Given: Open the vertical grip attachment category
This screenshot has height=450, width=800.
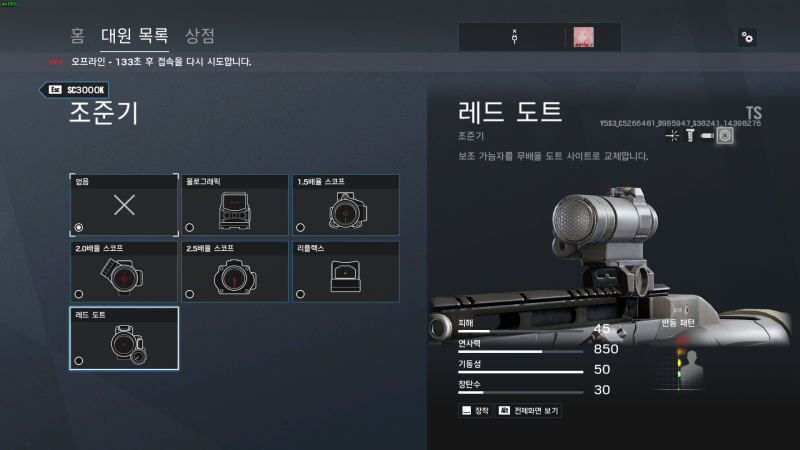Looking at the screenshot, I should point(689,135).
